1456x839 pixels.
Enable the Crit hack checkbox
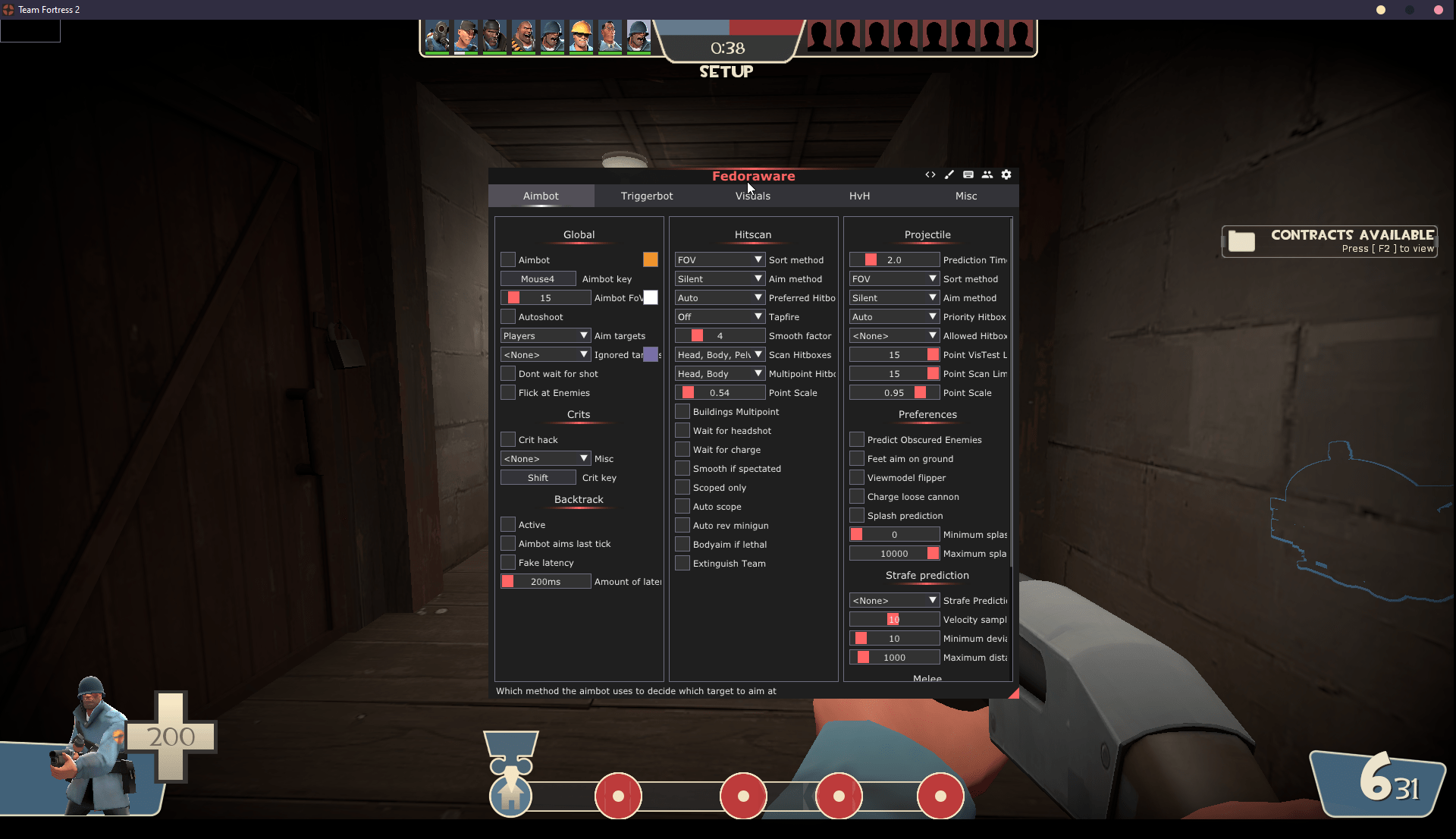coord(507,439)
